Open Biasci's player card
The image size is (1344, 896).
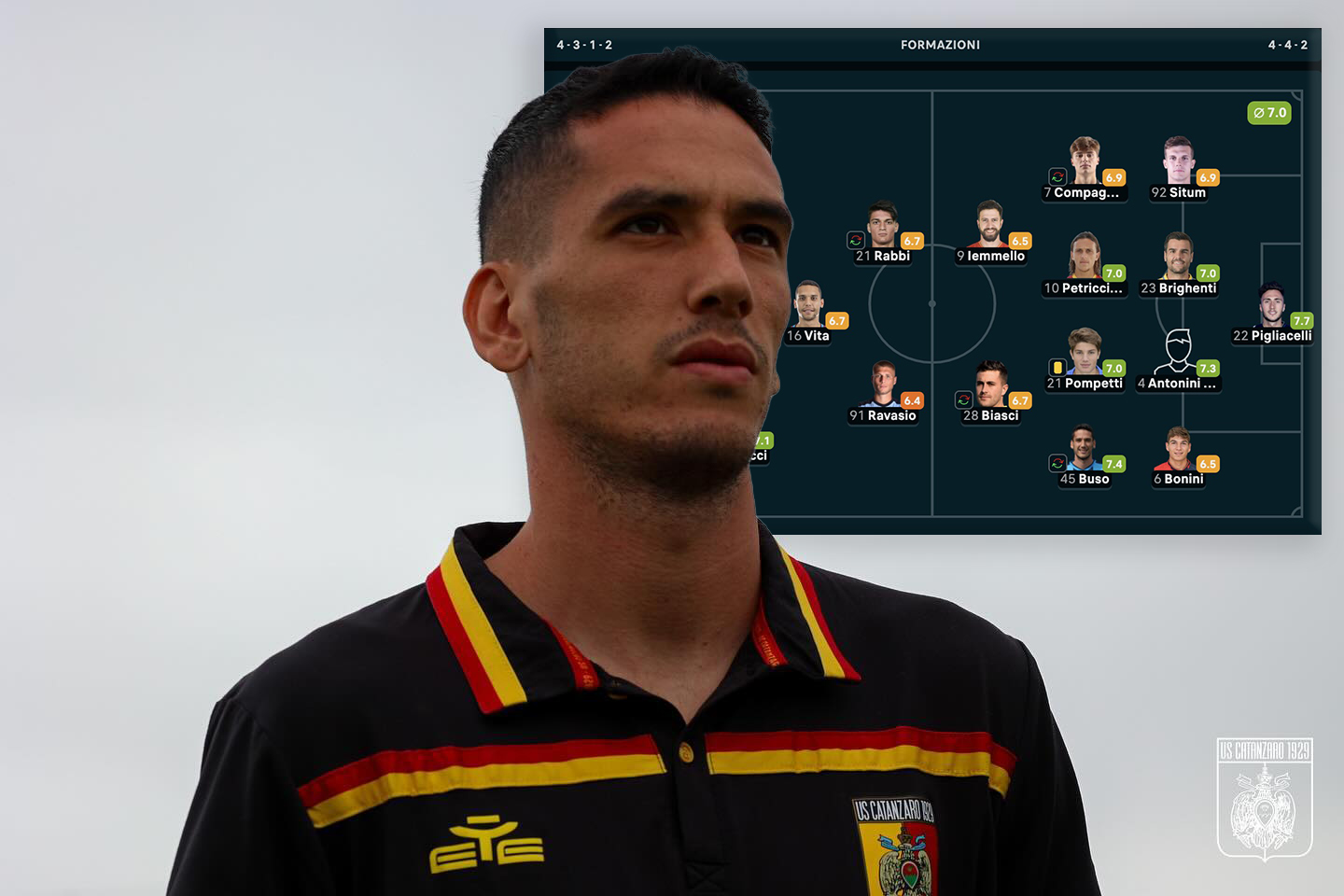click(991, 385)
